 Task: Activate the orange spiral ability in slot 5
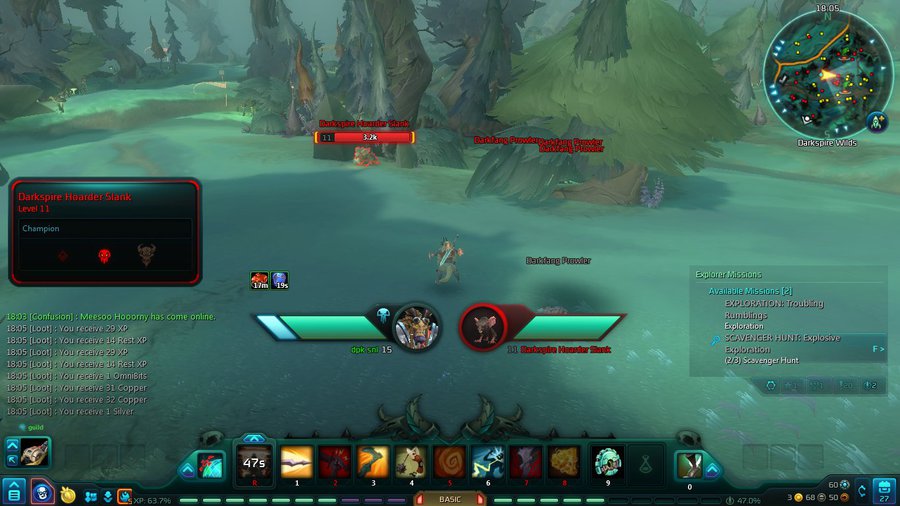pyautogui.click(x=448, y=462)
